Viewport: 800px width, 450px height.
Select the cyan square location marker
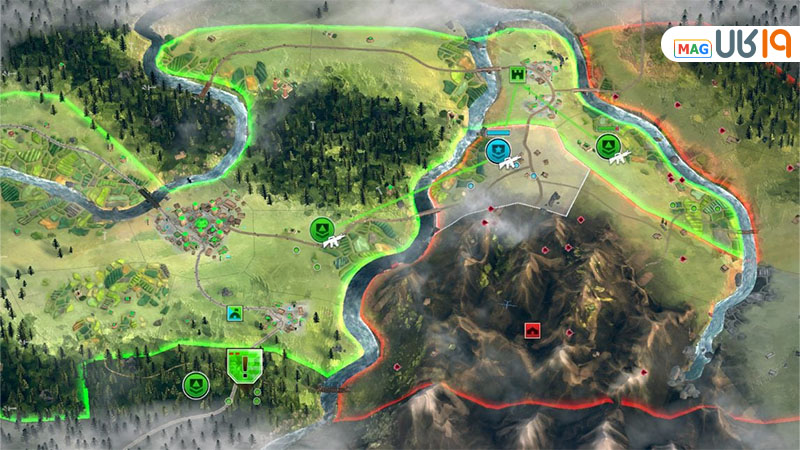(x=235, y=314)
